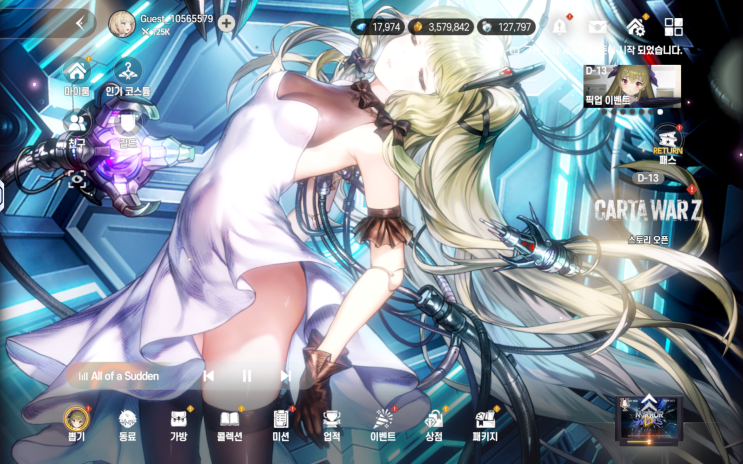This screenshot has height=464, width=743.
Task: Open the 업적 achievements trophy
Action: [332, 422]
